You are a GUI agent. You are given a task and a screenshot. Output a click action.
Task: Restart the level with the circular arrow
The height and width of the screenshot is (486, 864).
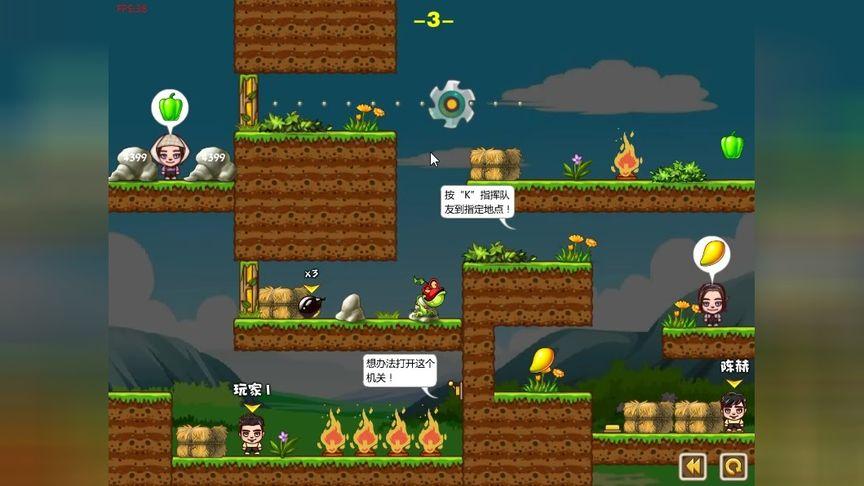[733, 466]
